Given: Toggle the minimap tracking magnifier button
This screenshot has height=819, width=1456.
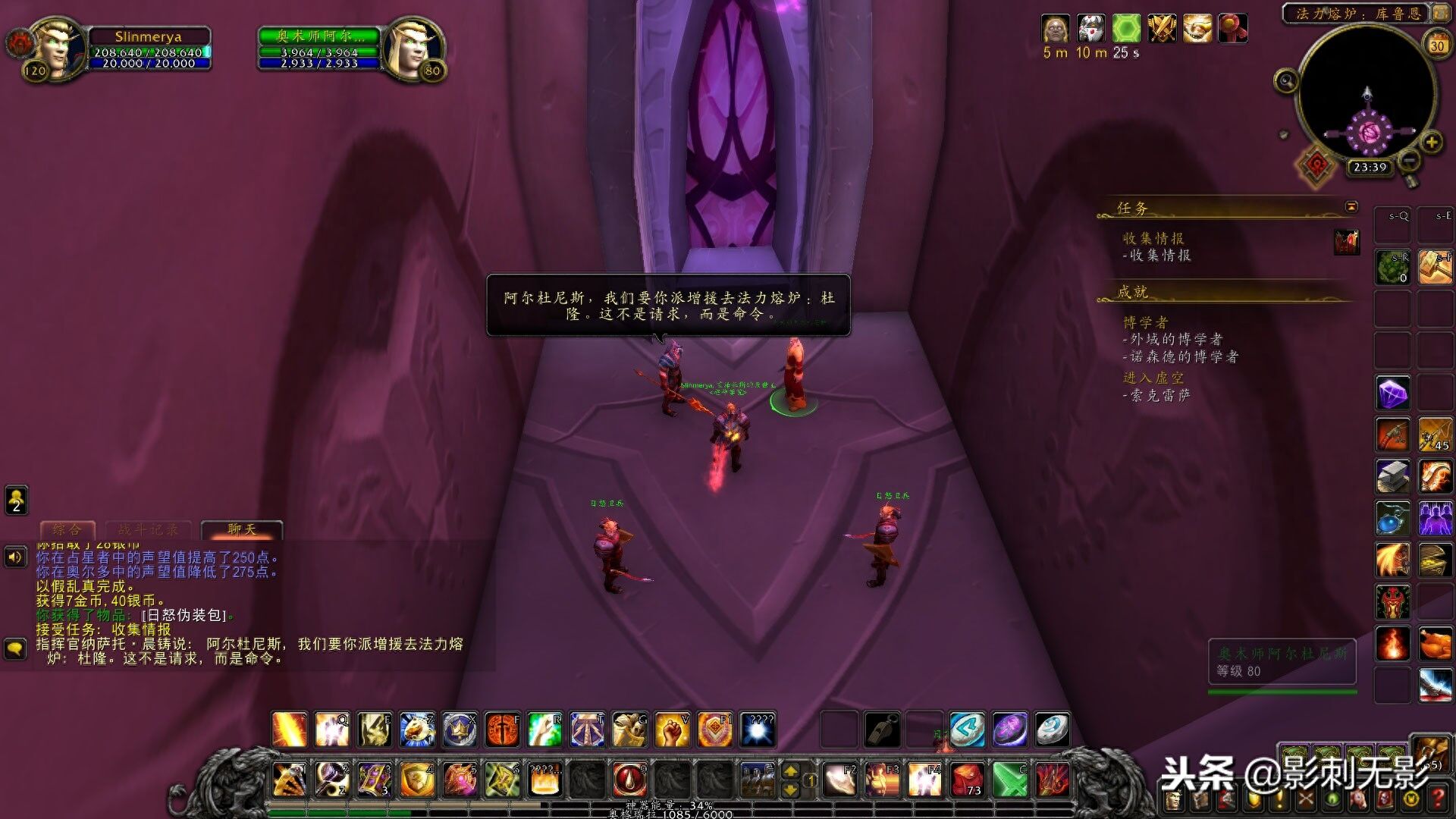Looking at the screenshot, I should point(1286,80).
